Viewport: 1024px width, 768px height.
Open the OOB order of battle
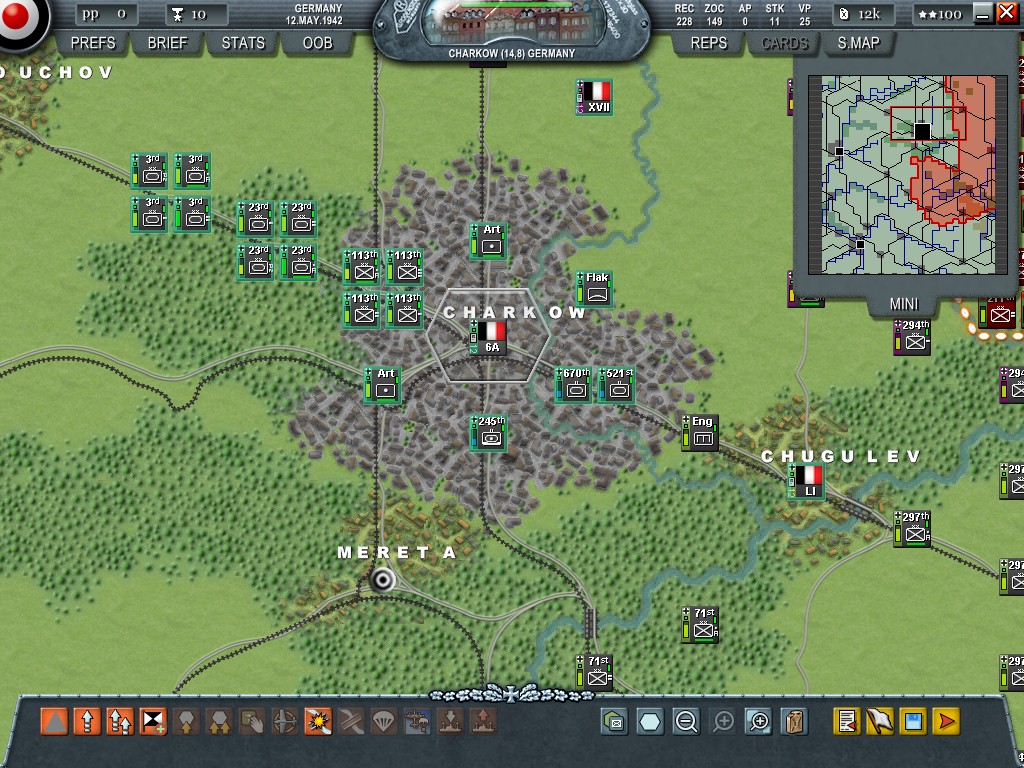click(317, 43)
